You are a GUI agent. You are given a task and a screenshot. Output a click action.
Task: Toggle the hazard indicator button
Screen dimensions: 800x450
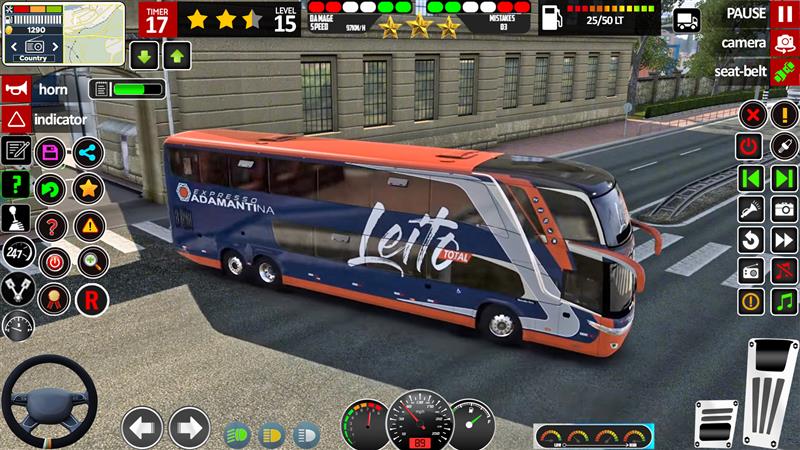16,119
